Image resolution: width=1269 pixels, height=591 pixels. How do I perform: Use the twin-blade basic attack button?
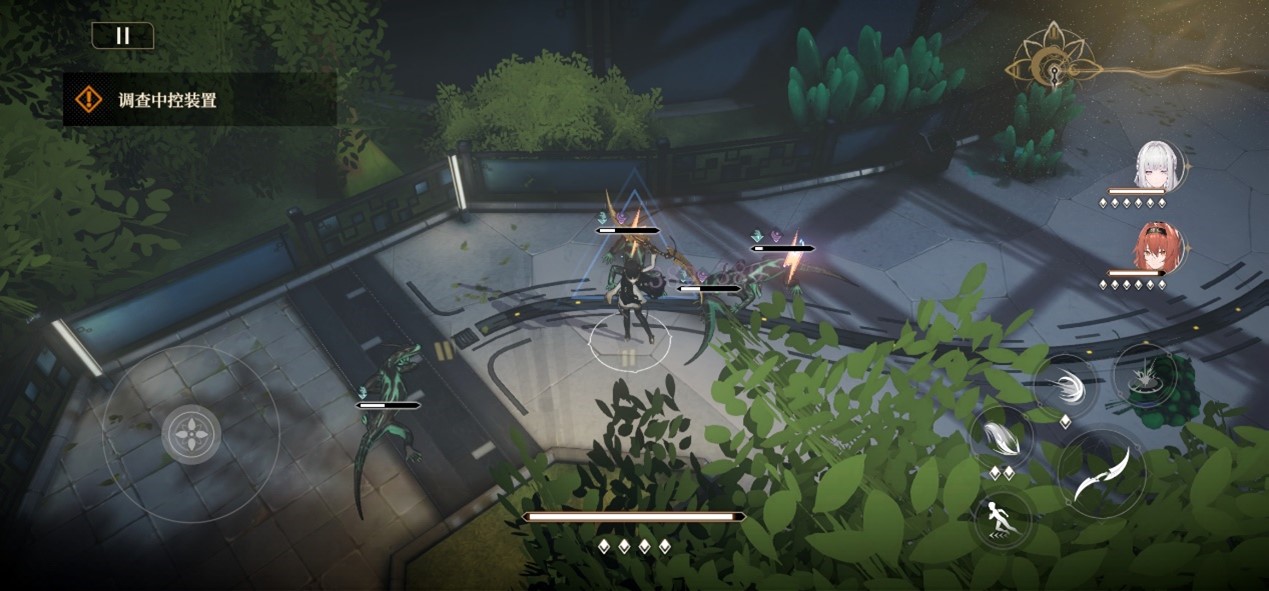pos(1101,473)
